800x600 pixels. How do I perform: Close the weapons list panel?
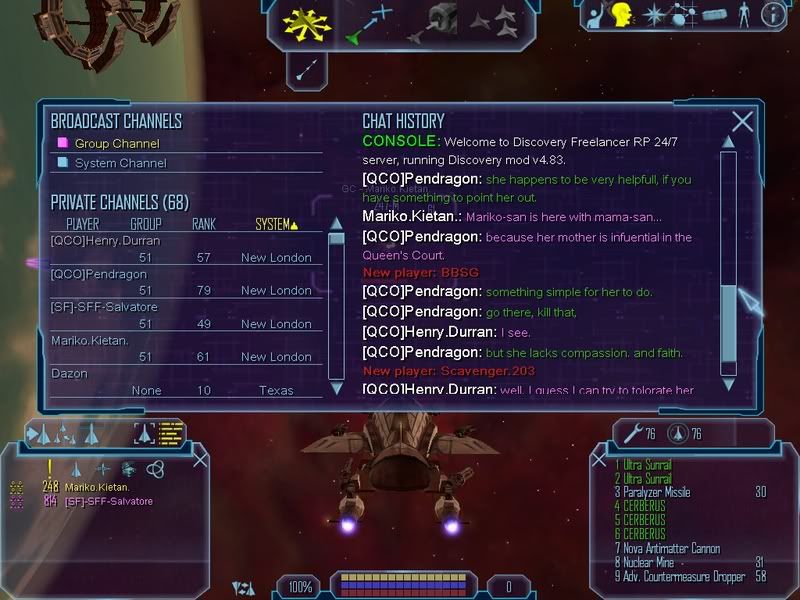599,460
